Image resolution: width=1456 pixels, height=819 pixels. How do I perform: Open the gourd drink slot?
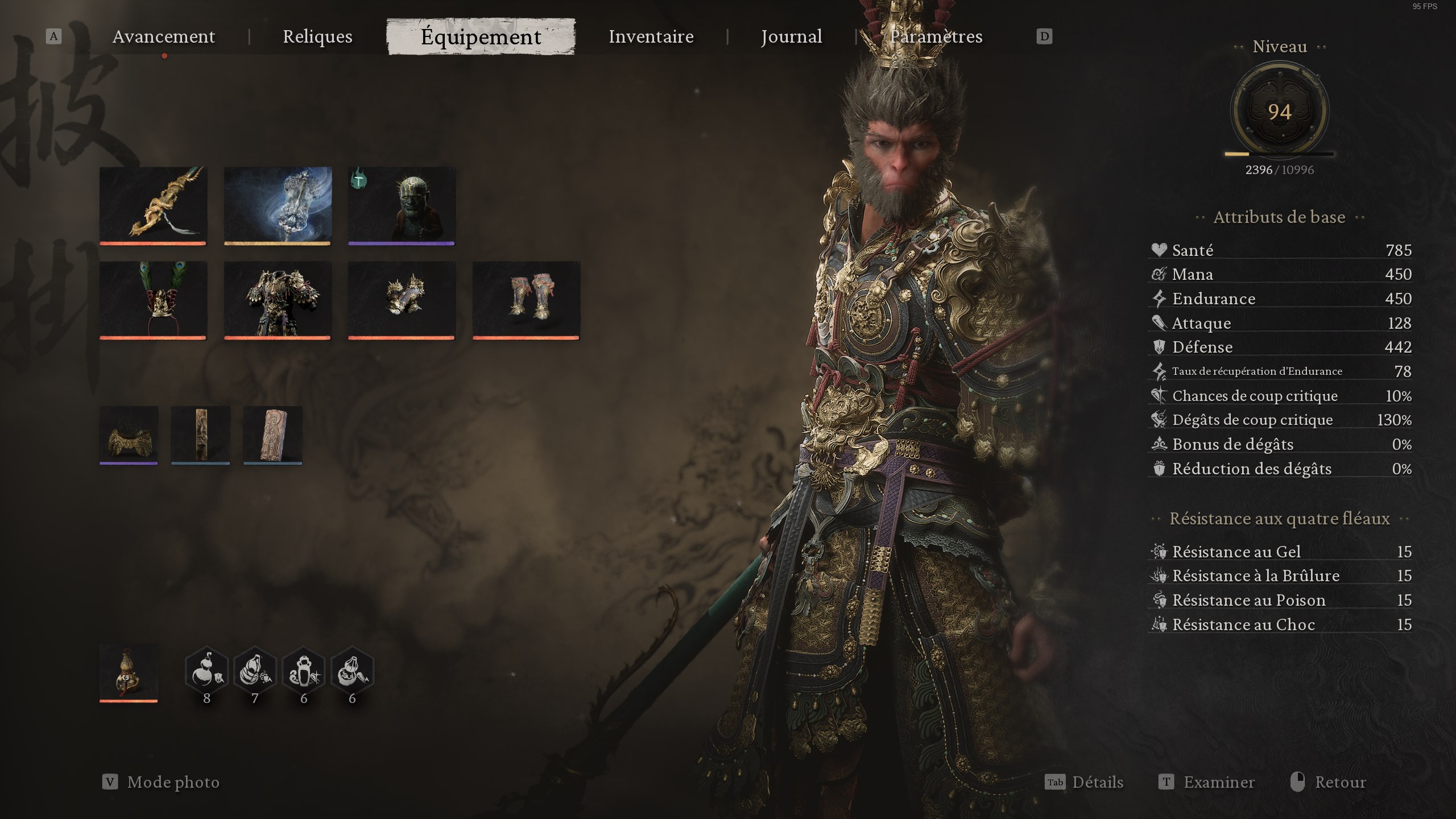(128, 674)
